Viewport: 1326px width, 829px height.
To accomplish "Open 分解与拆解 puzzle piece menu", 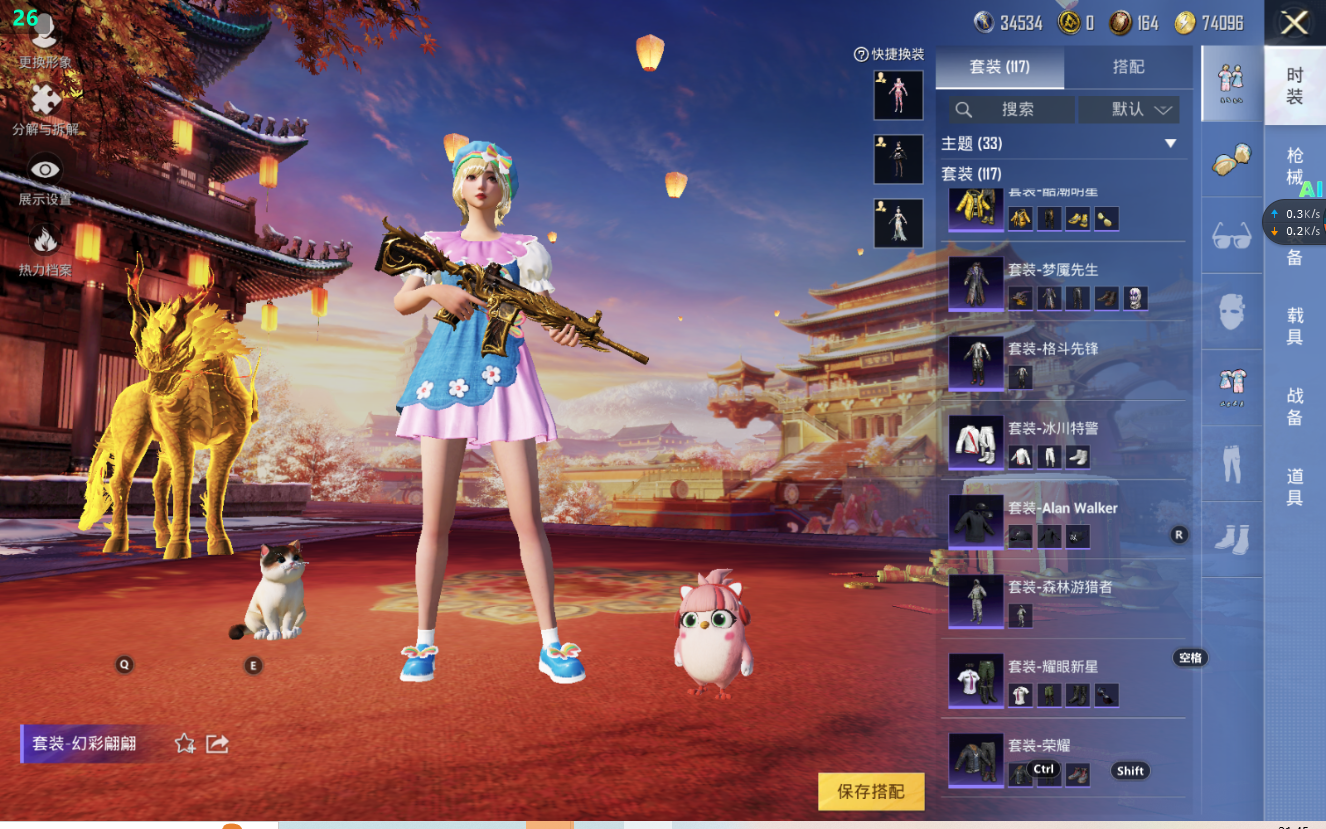I will (x=45, y=108).
